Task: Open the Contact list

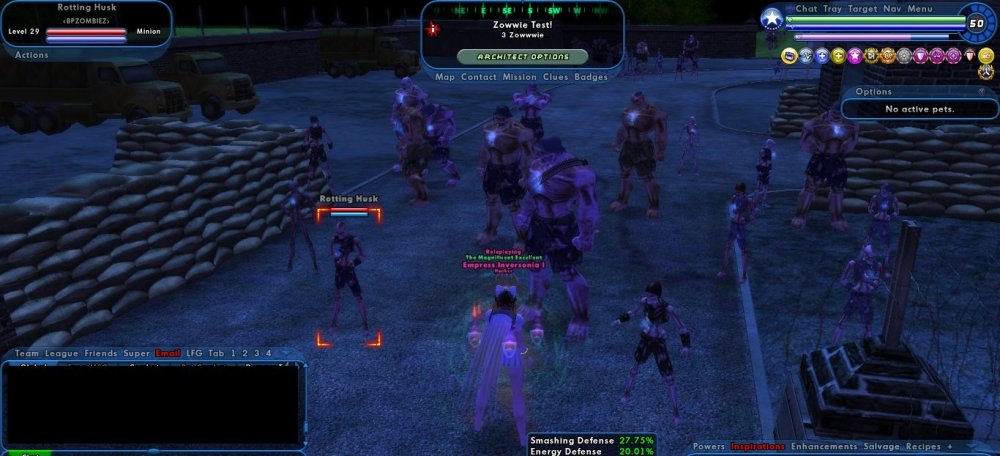Action: coord(478,77)
